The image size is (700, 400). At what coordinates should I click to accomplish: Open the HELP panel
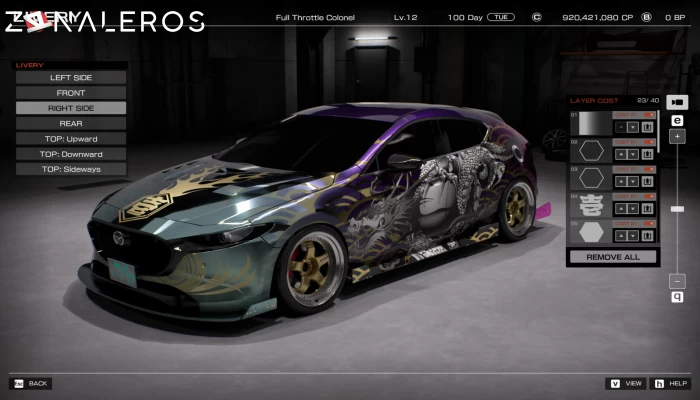tap(672, 383)
